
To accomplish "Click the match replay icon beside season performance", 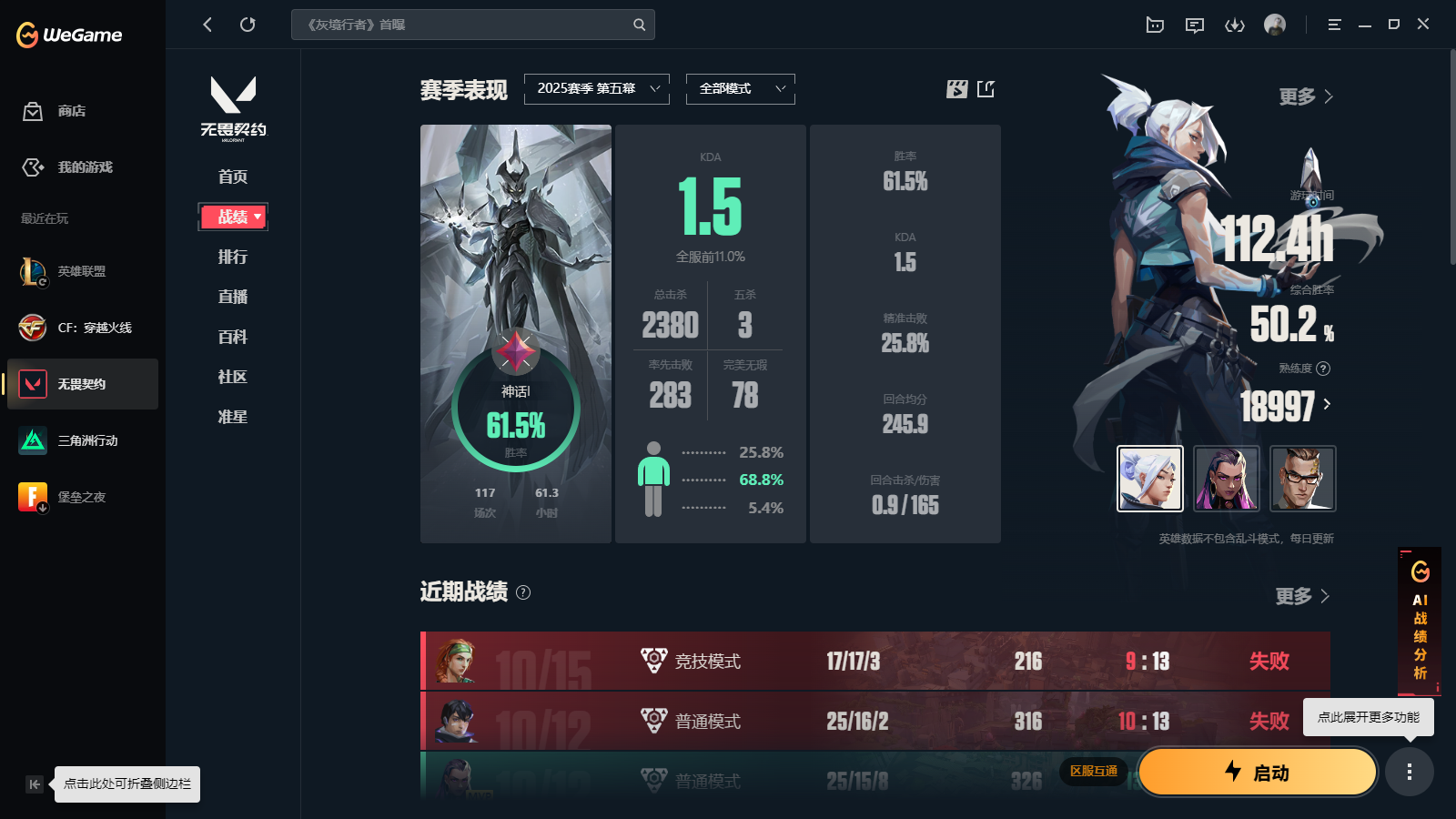I will pyautogui.click(x=956, y=89).
